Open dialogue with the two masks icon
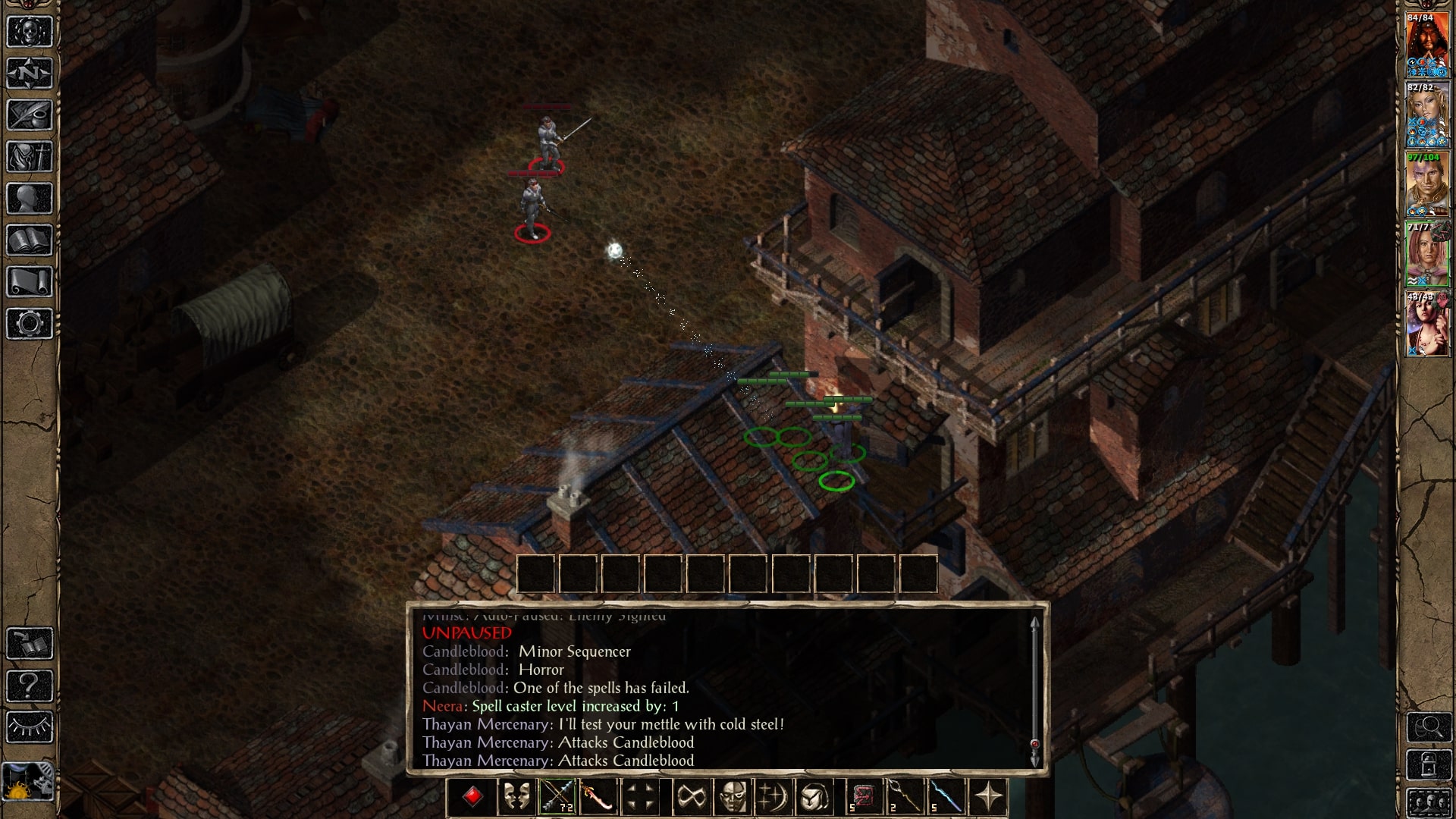1456x819 pixels. (x=516, y=797)
